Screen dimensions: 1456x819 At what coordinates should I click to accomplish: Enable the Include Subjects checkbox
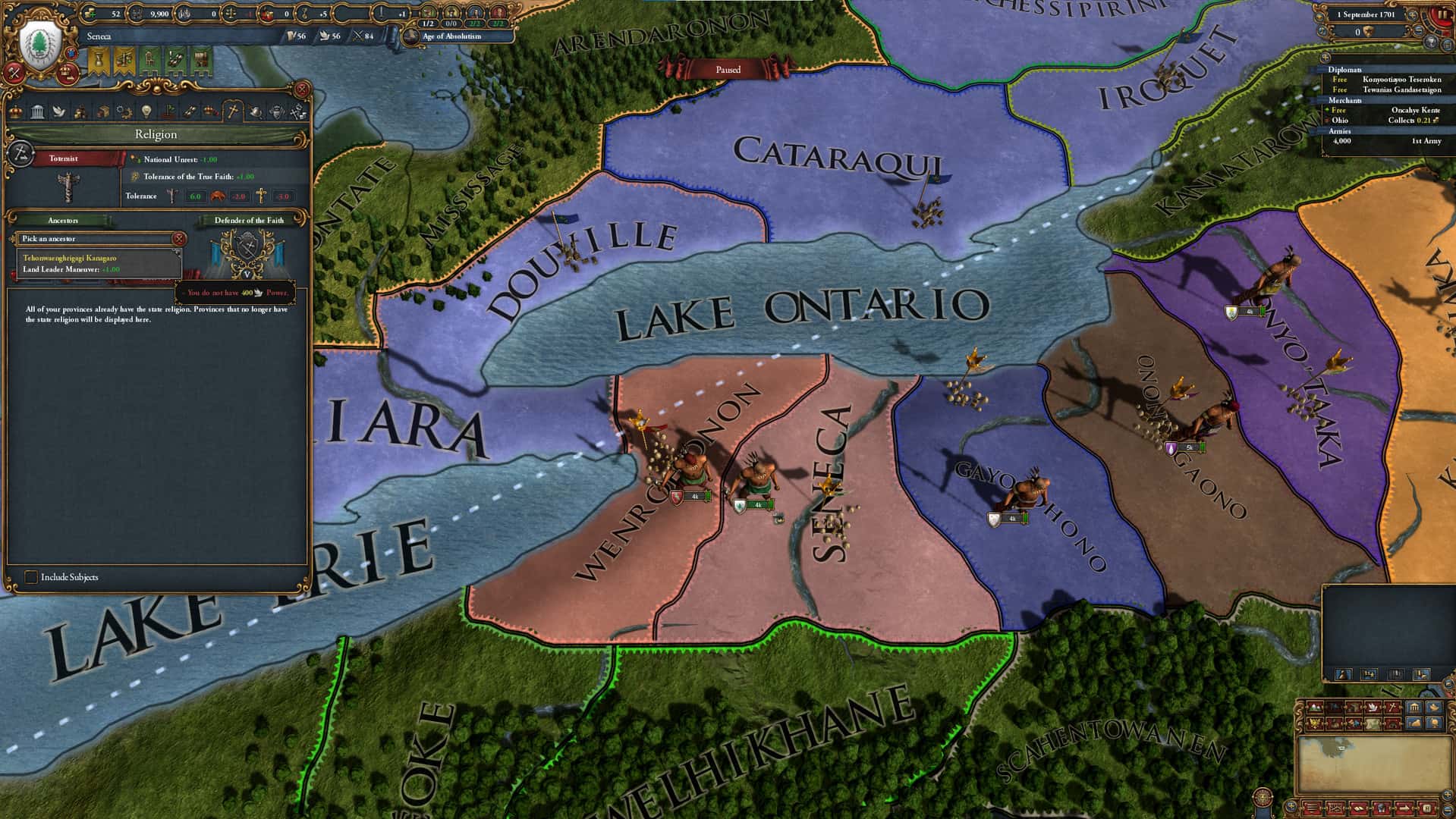click(32, 577)
